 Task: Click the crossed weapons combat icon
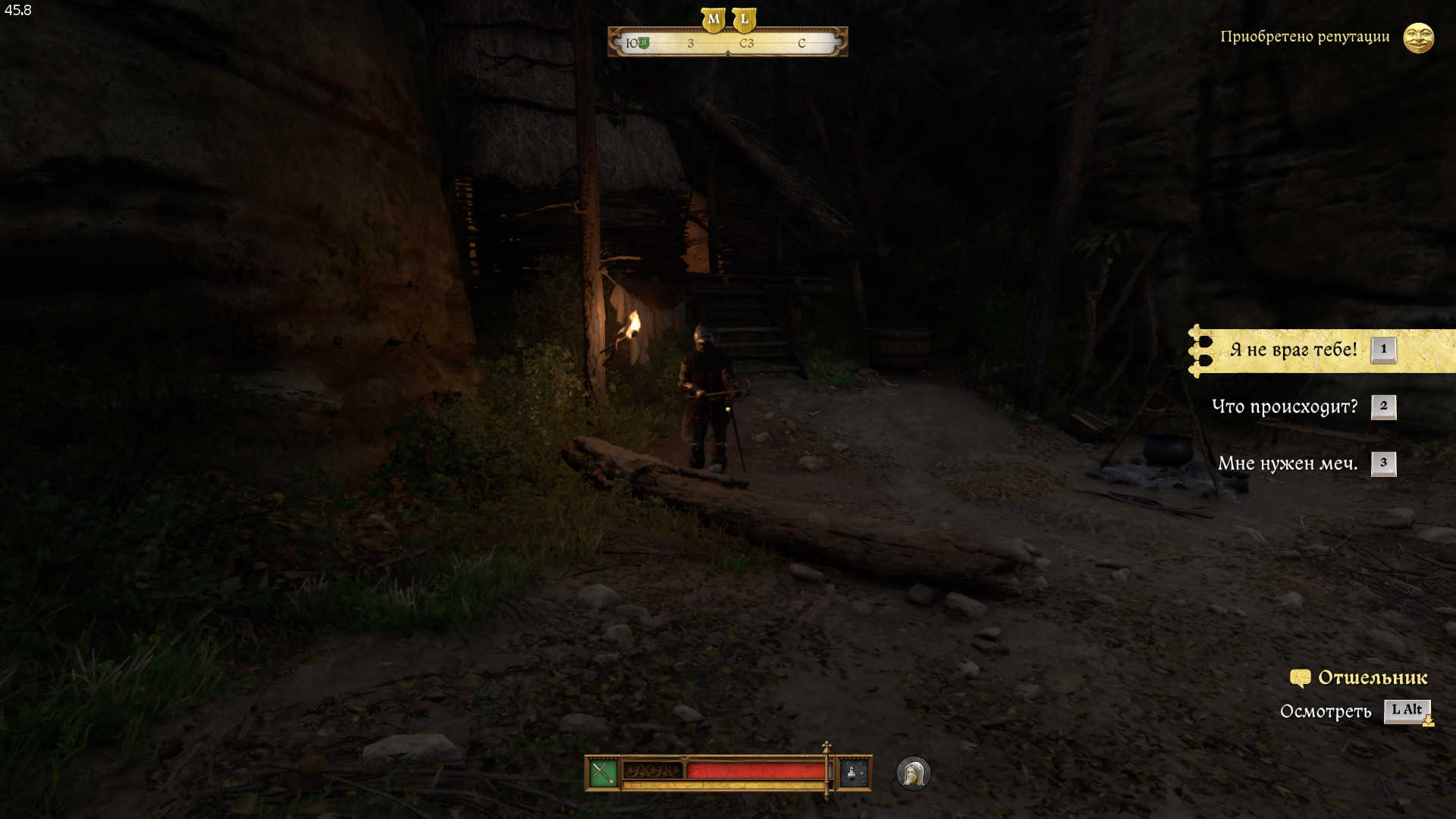[603, 773]
